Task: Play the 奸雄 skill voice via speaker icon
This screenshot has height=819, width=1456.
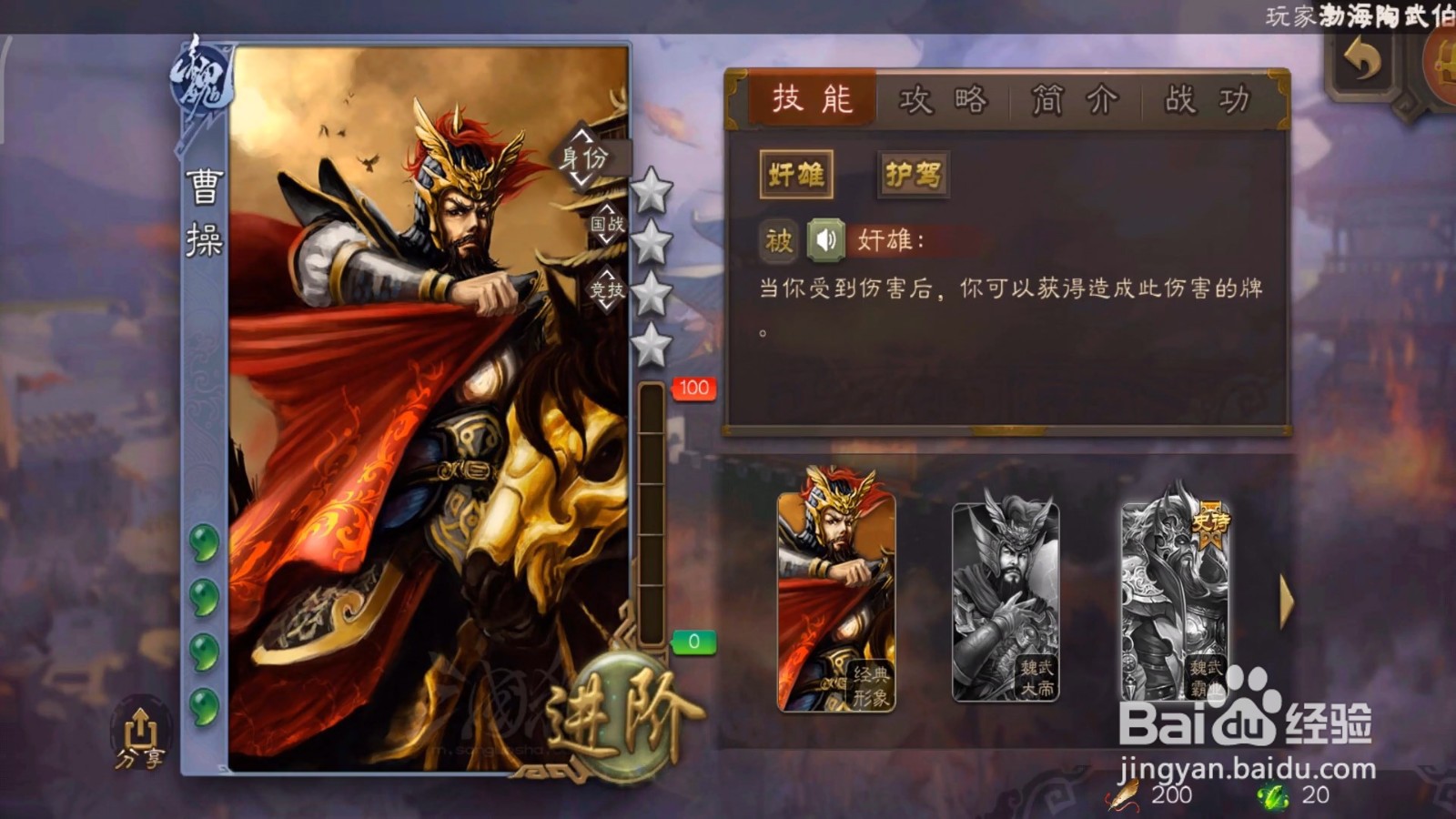Action: (824, 241)
